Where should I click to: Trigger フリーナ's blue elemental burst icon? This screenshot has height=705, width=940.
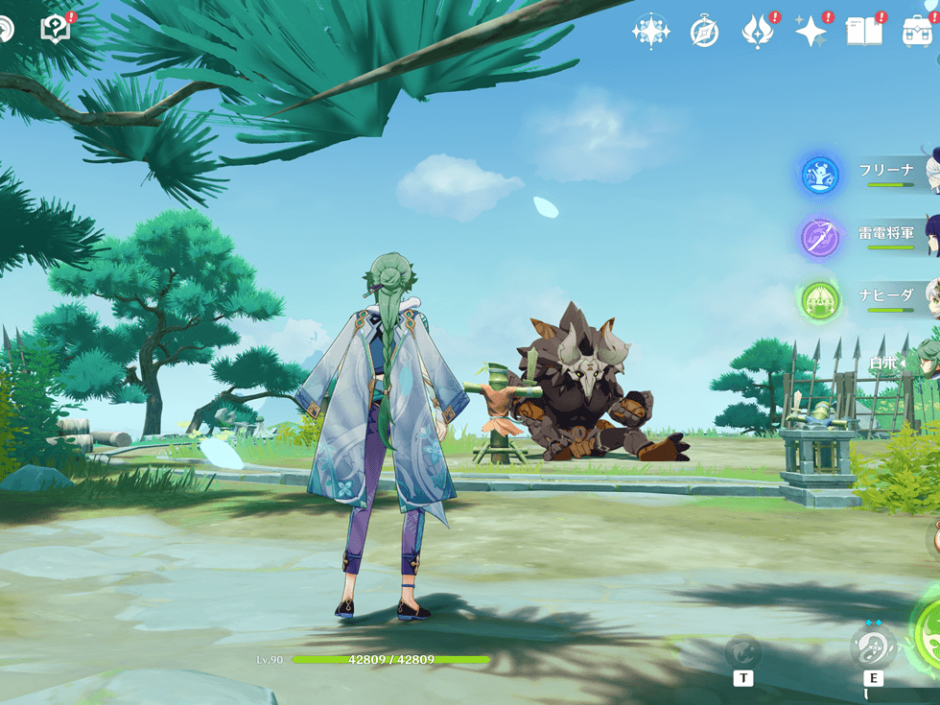820,176
